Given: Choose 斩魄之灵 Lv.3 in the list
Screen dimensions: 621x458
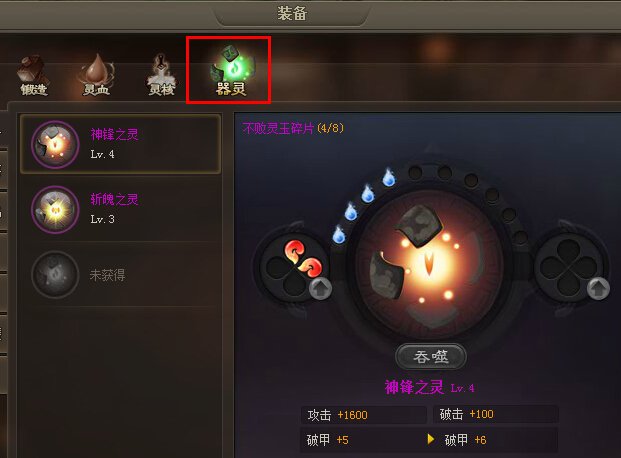Looking at the screenshot, I should click(120, 208).
